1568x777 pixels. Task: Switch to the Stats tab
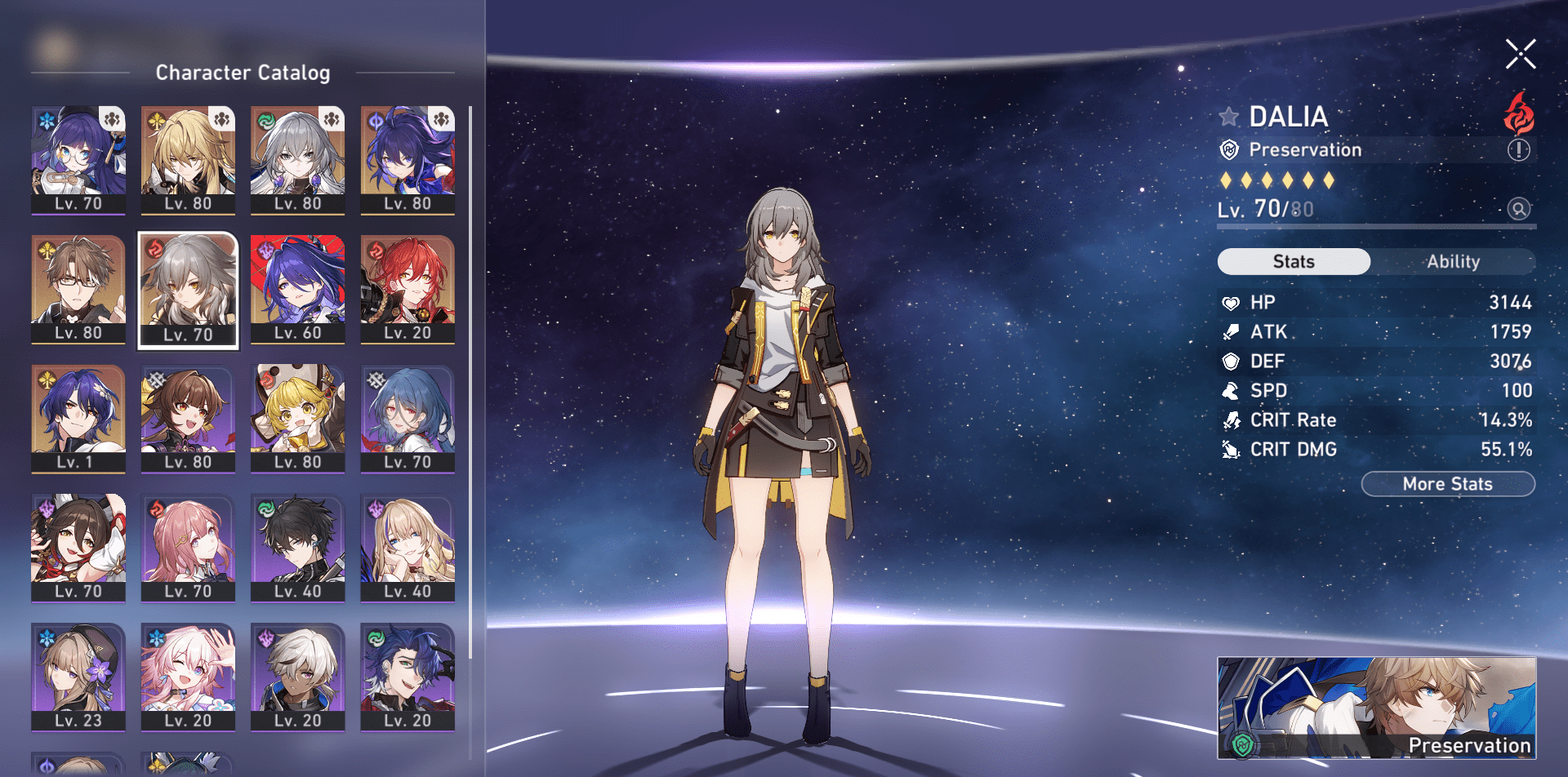1294,261
